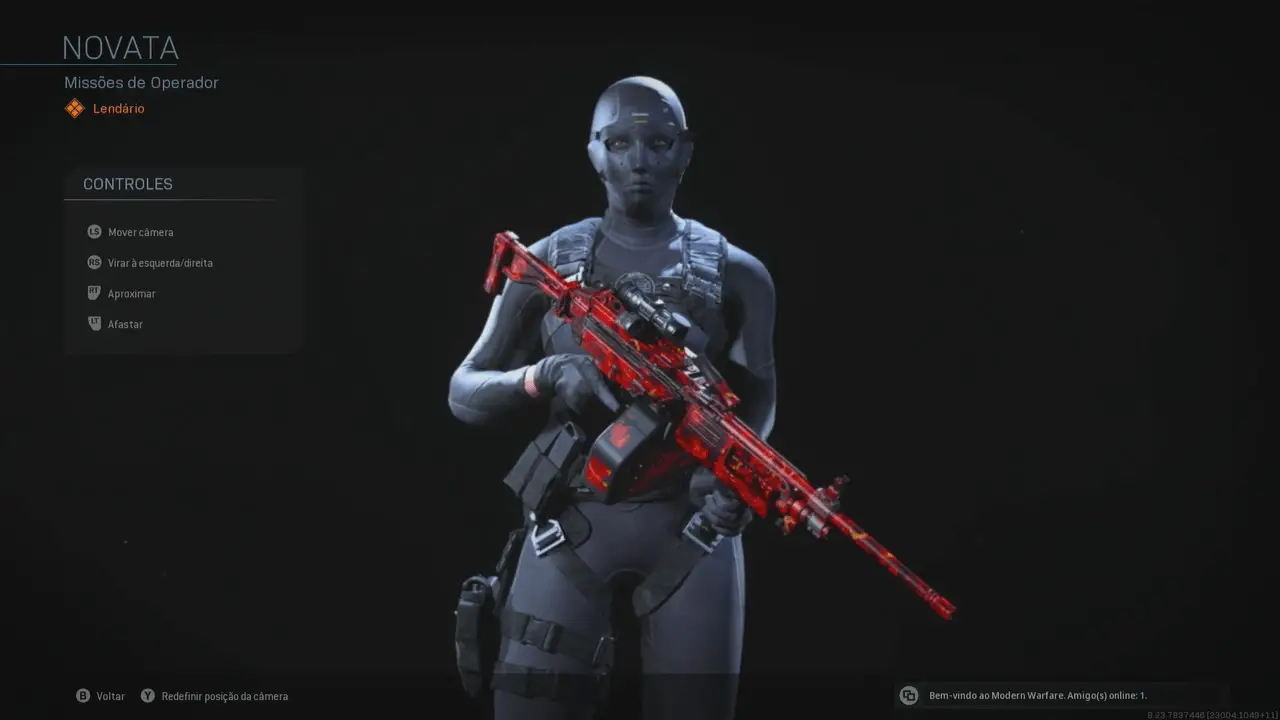Select the Y button icon for camera reset
The image size is (1280, 720).
click(x=147, y=695)
